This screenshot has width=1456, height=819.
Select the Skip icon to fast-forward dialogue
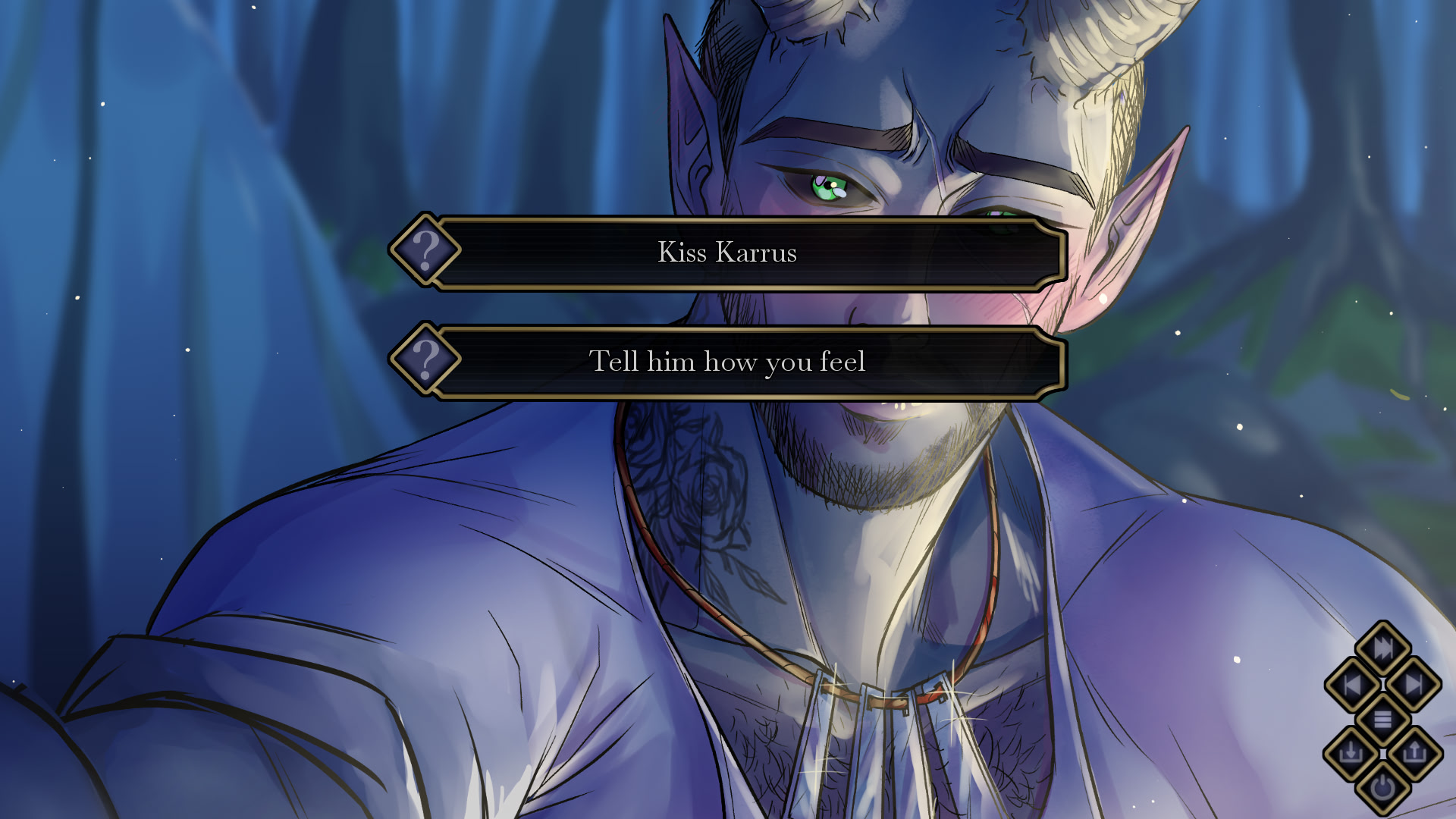(x=1382, y=648)
